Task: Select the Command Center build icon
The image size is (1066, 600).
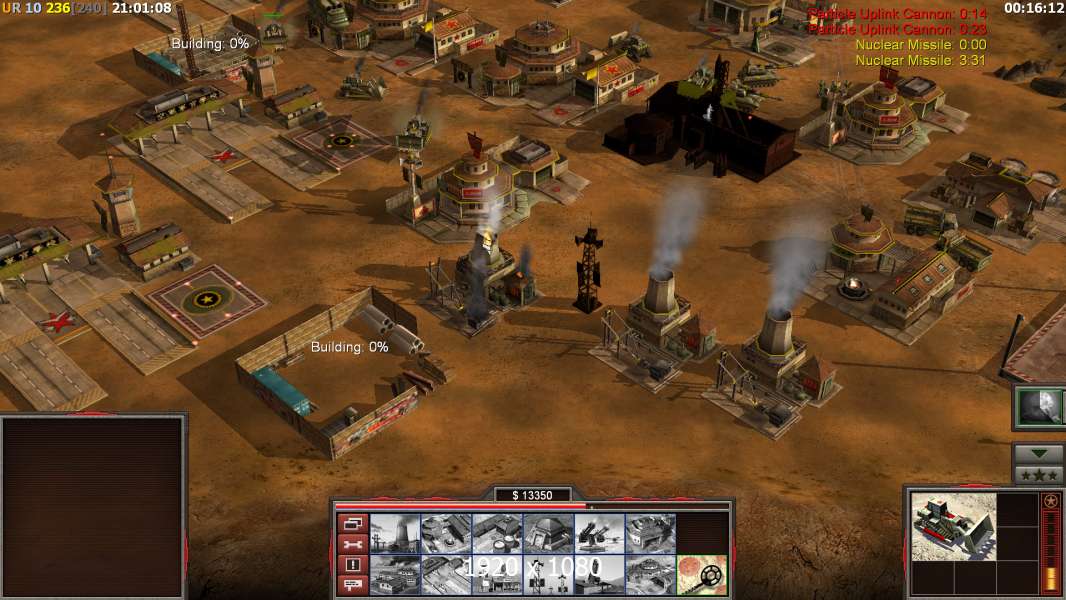Action: coord(650,575)
